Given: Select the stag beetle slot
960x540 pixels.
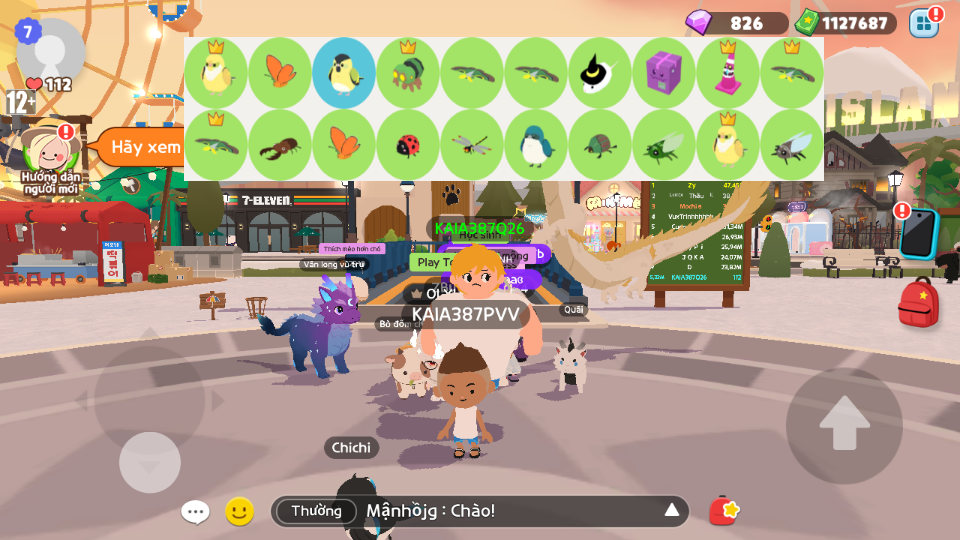Looking at the screenshot, I should click(280, 145).
